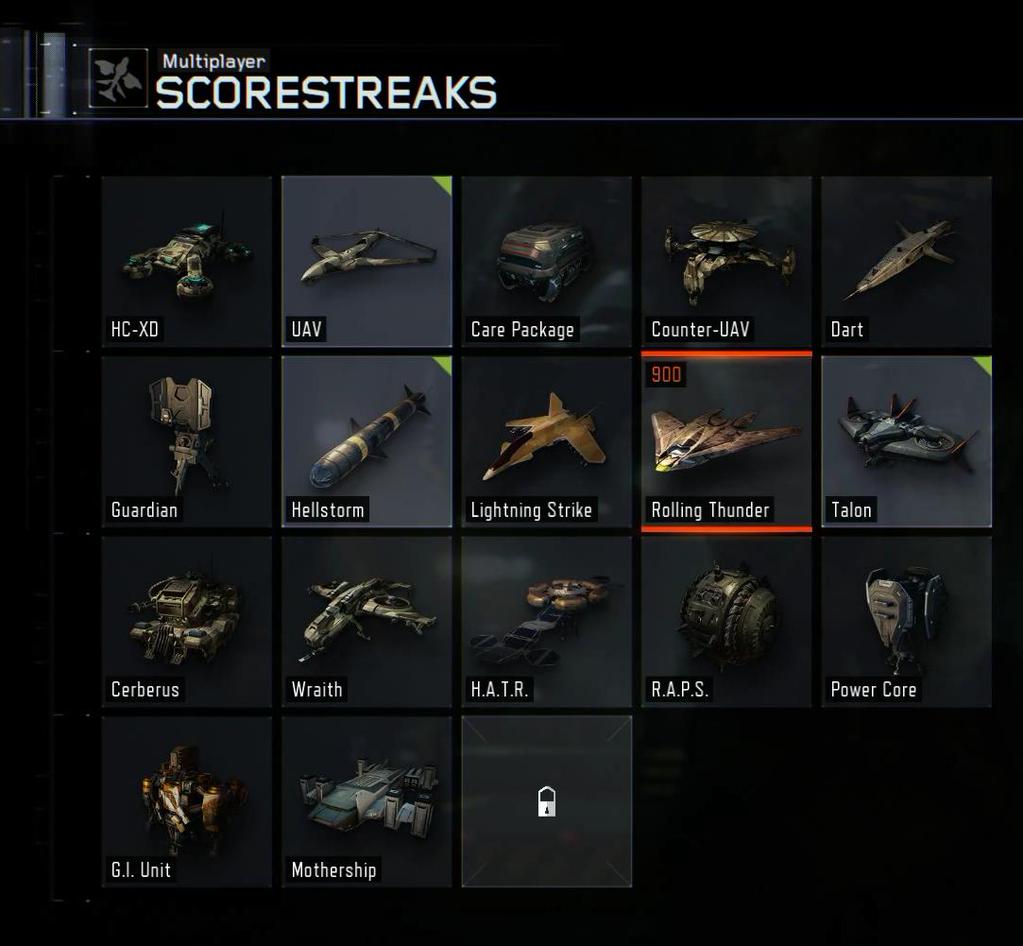The height and width of the screenshot is (946, 1023).
Task: Click the Hellstorm missile tile
Action: tap(367, 441)
